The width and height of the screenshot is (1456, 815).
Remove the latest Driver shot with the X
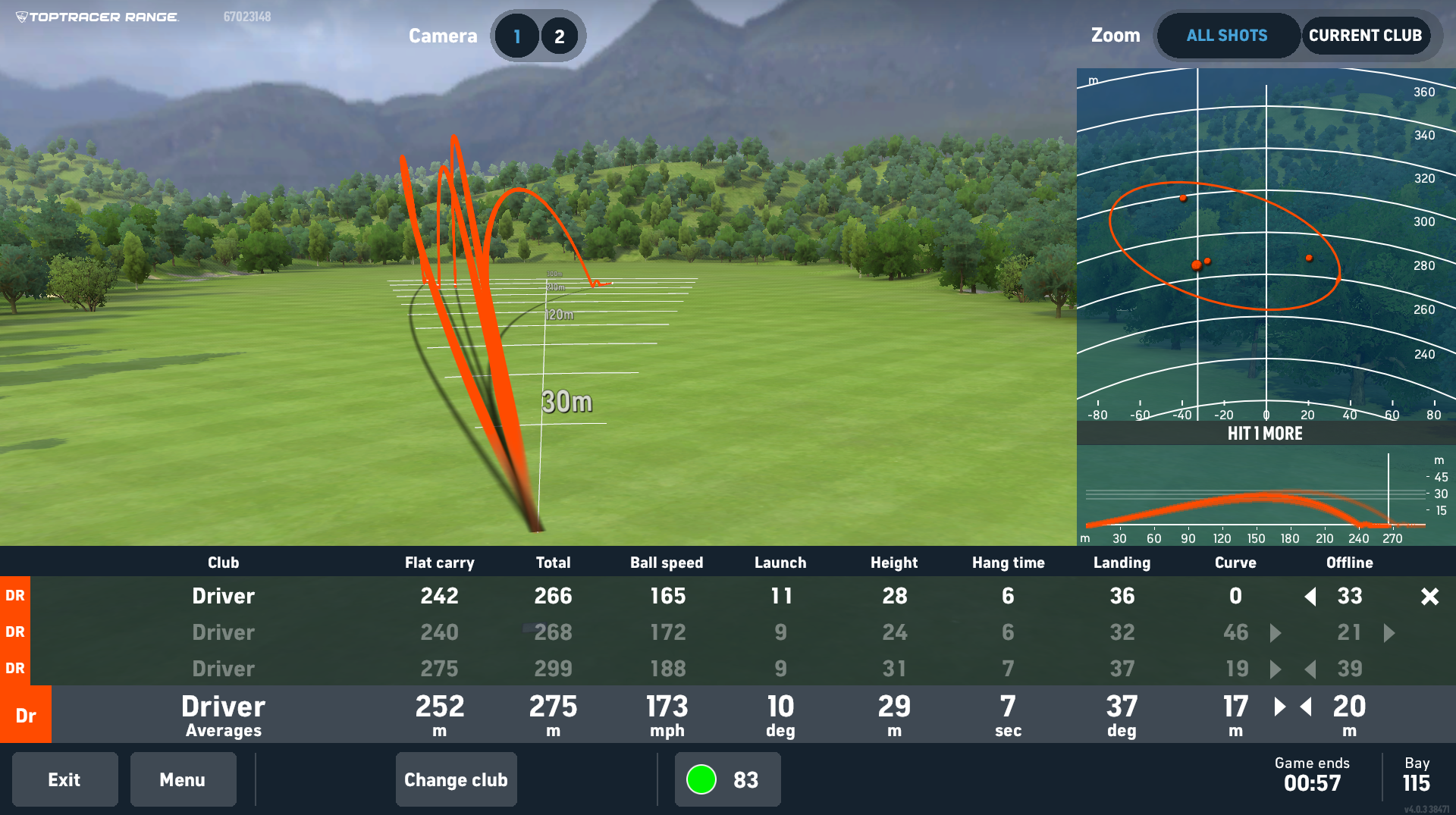click(1429, 597)
